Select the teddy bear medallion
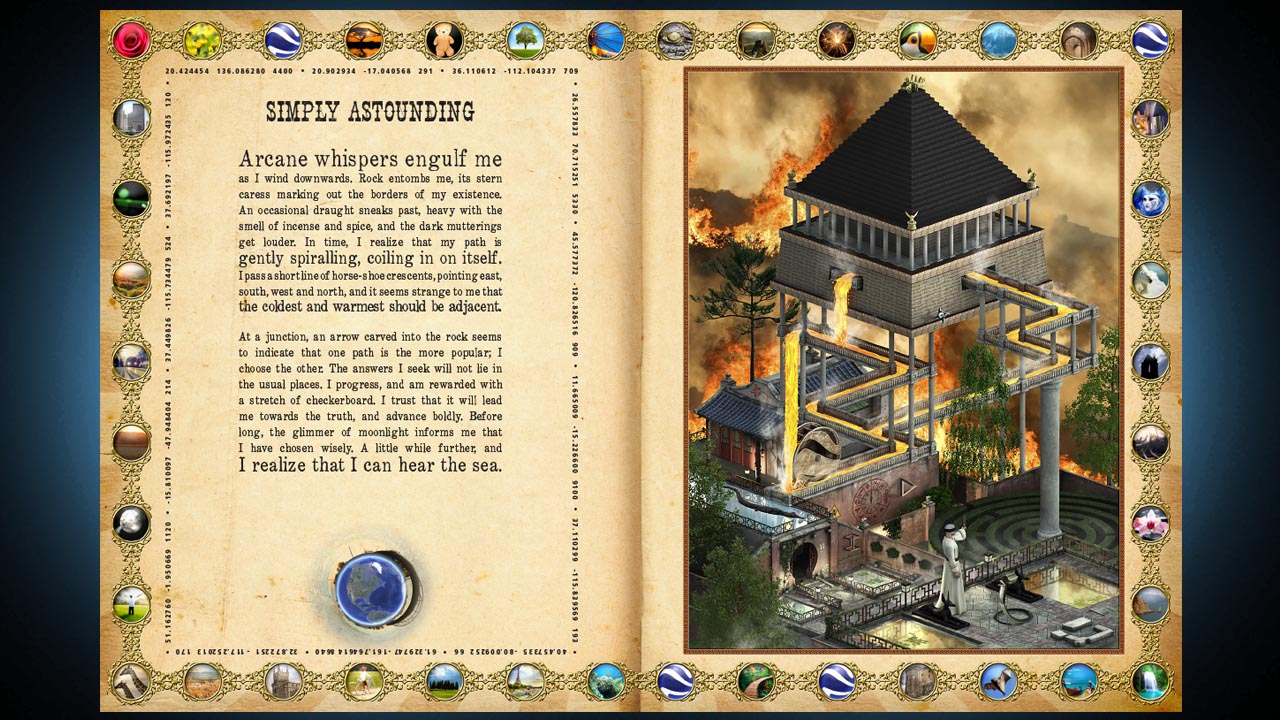The image size is (1280, 720). point(445,40)
